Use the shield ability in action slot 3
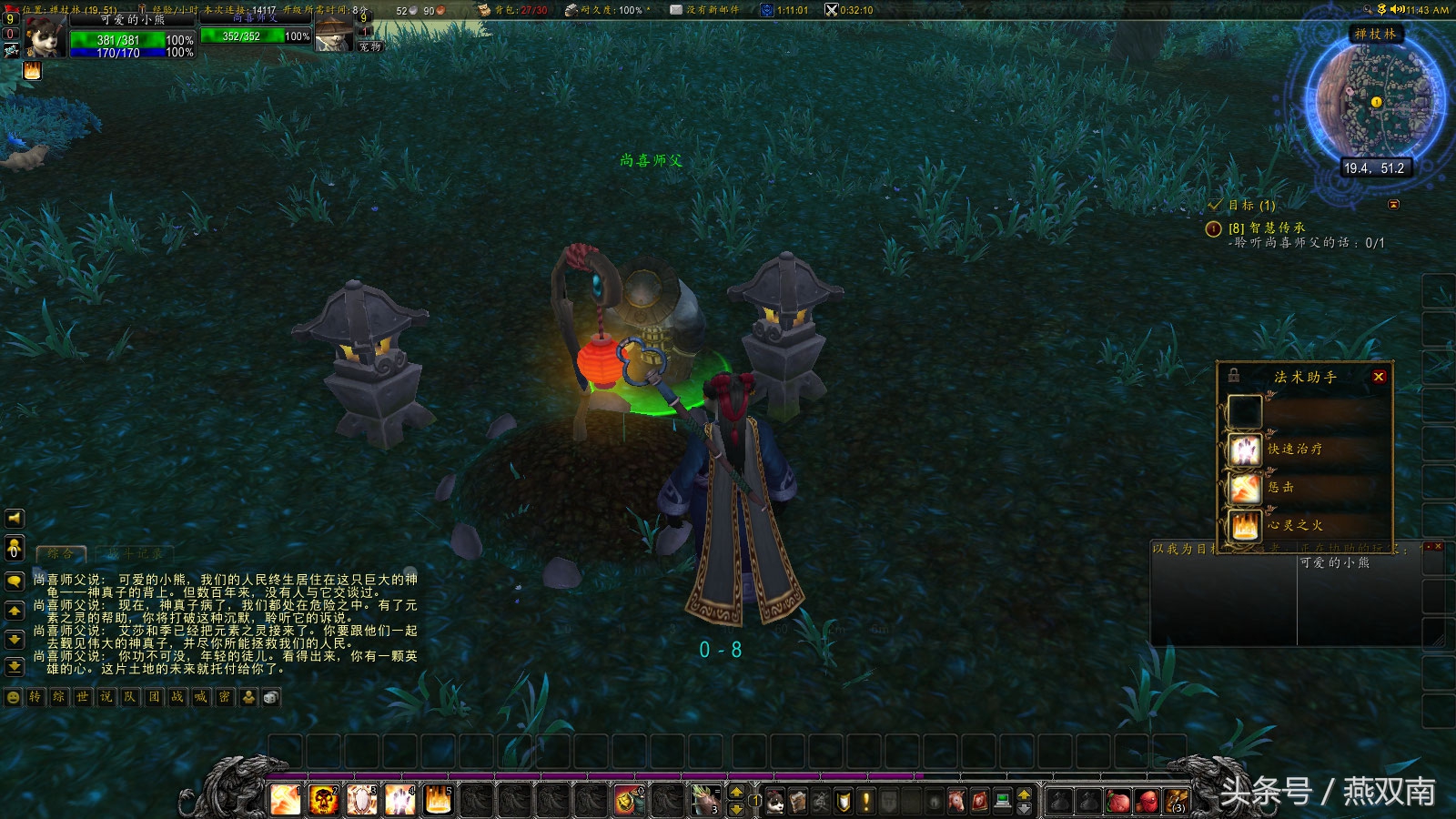 tap(361, 800)
